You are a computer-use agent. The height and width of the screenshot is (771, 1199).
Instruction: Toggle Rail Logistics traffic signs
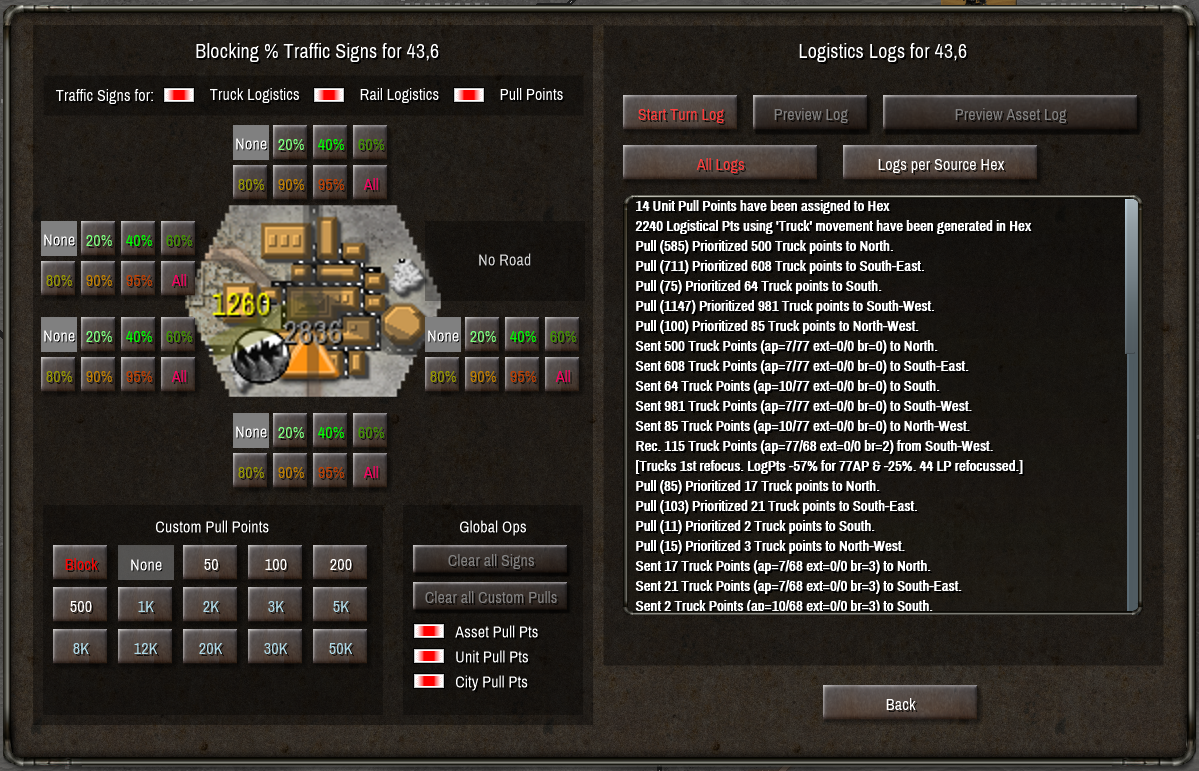click(x=329, y=95)
